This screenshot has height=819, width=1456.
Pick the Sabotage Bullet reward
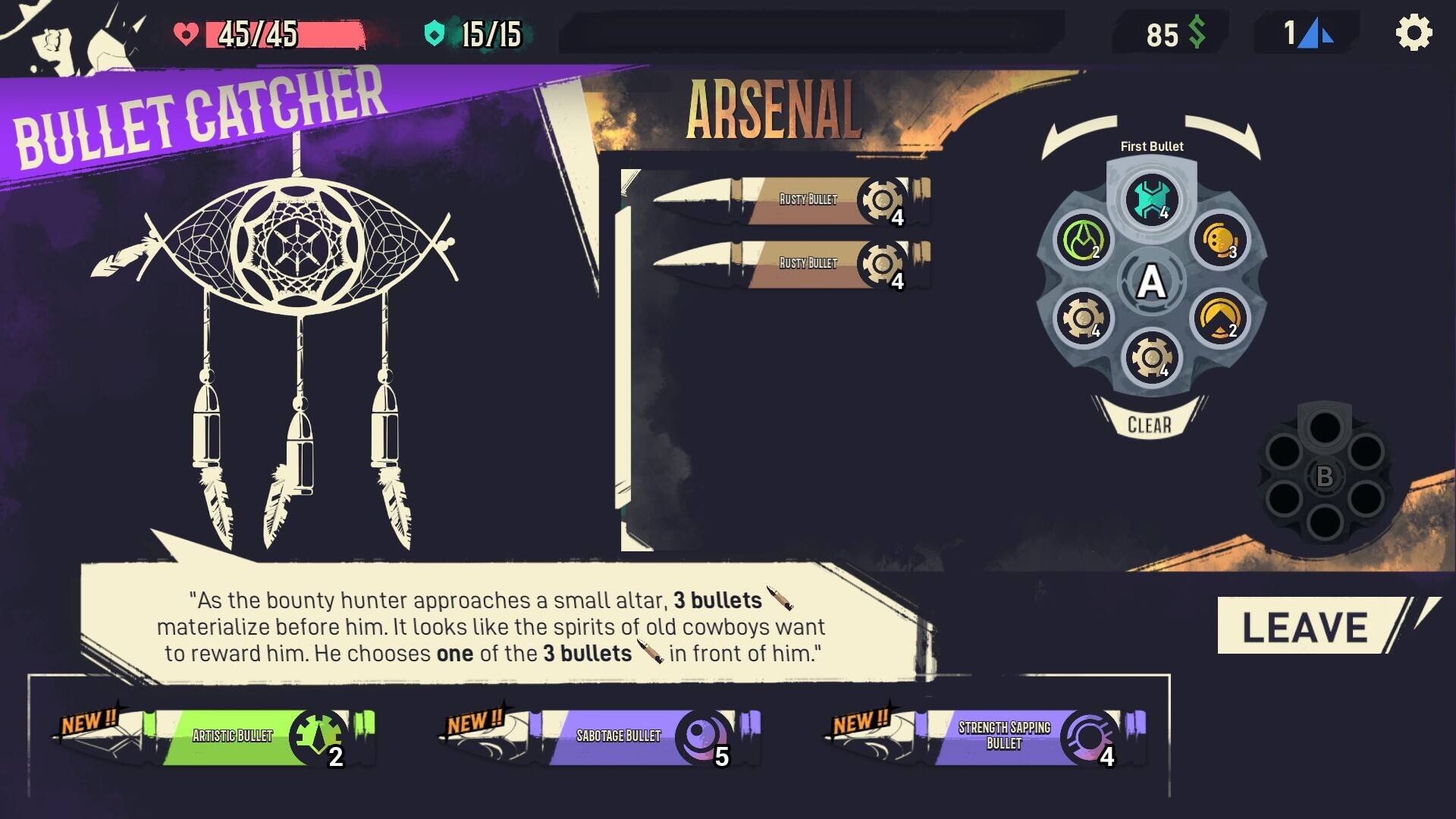click(x=618, y=736)
